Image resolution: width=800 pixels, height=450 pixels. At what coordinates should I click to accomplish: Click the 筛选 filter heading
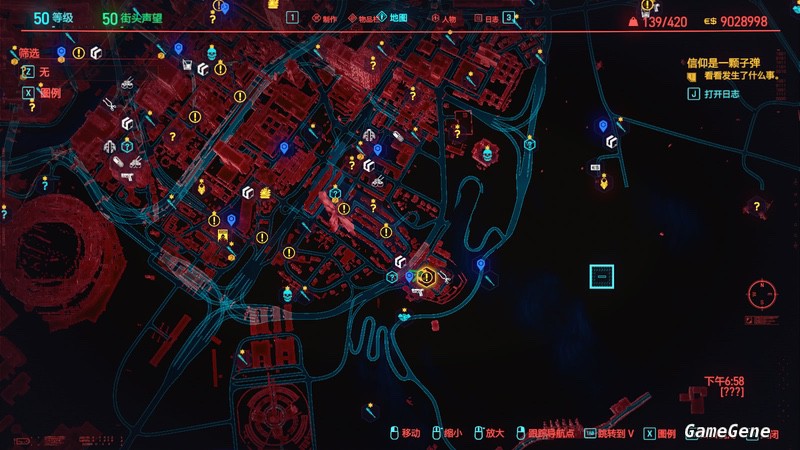(32, 52)
